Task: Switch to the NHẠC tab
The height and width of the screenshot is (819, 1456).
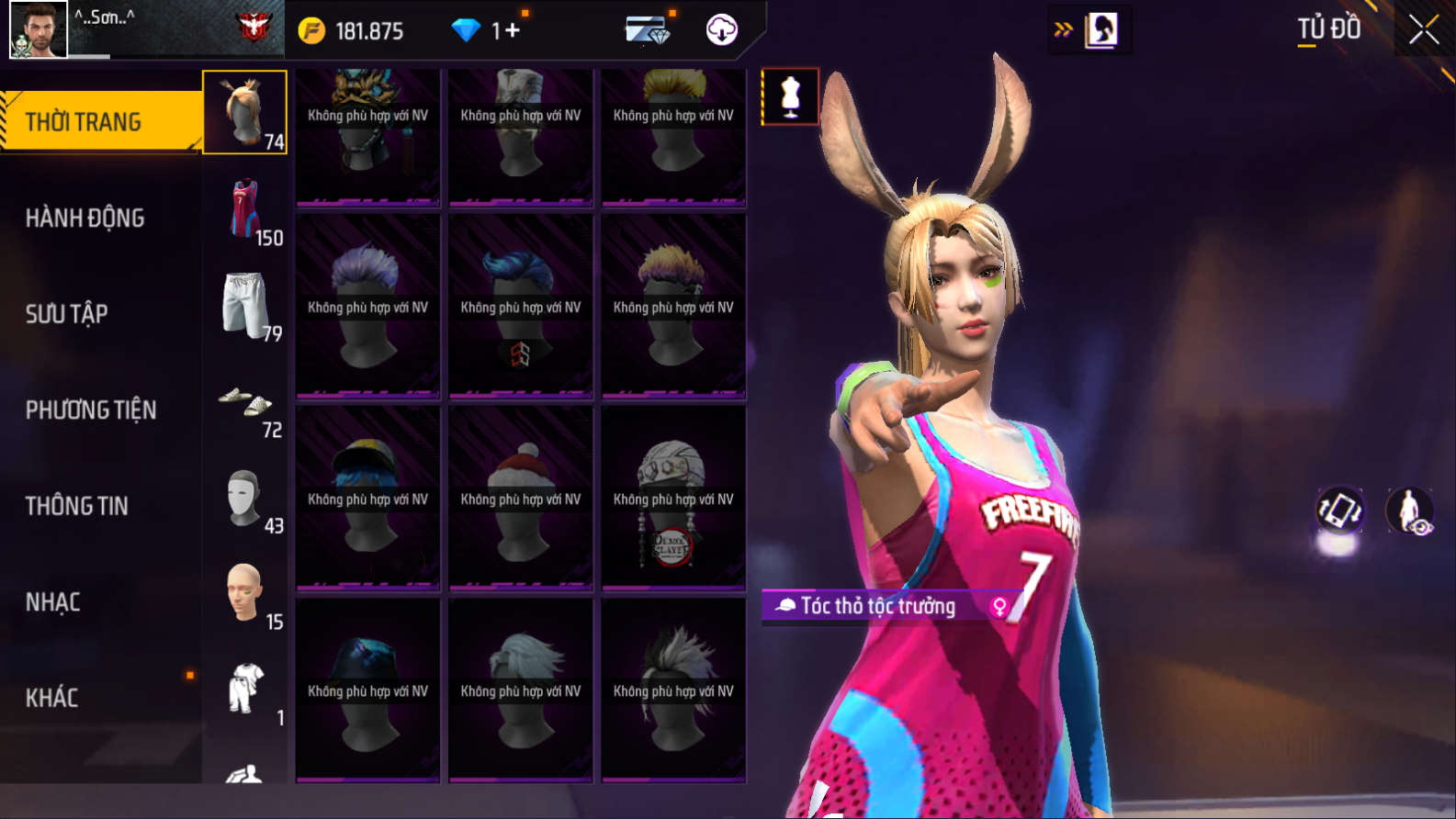Action: click(53, 602)
